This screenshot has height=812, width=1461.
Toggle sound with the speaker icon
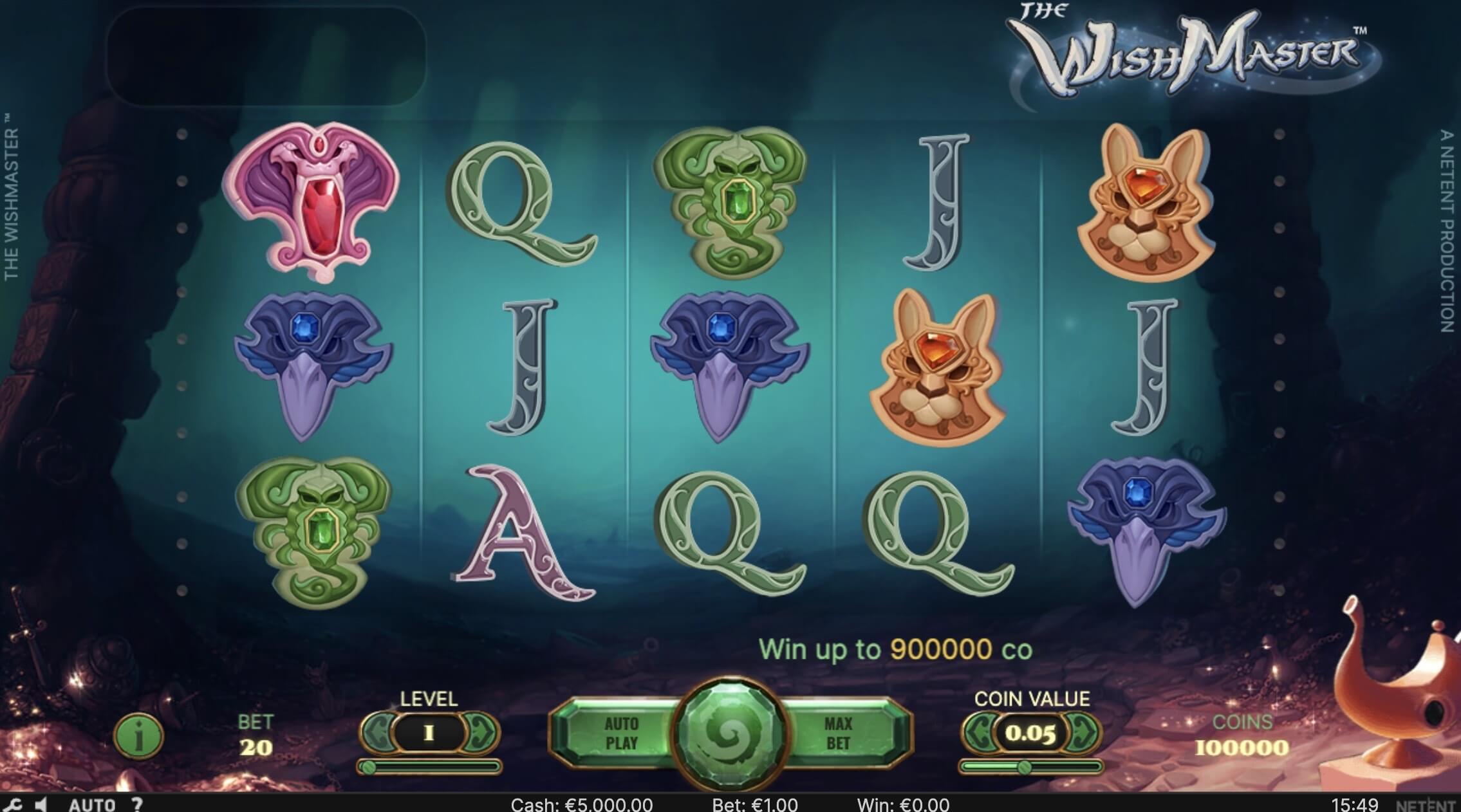point(41,804)
